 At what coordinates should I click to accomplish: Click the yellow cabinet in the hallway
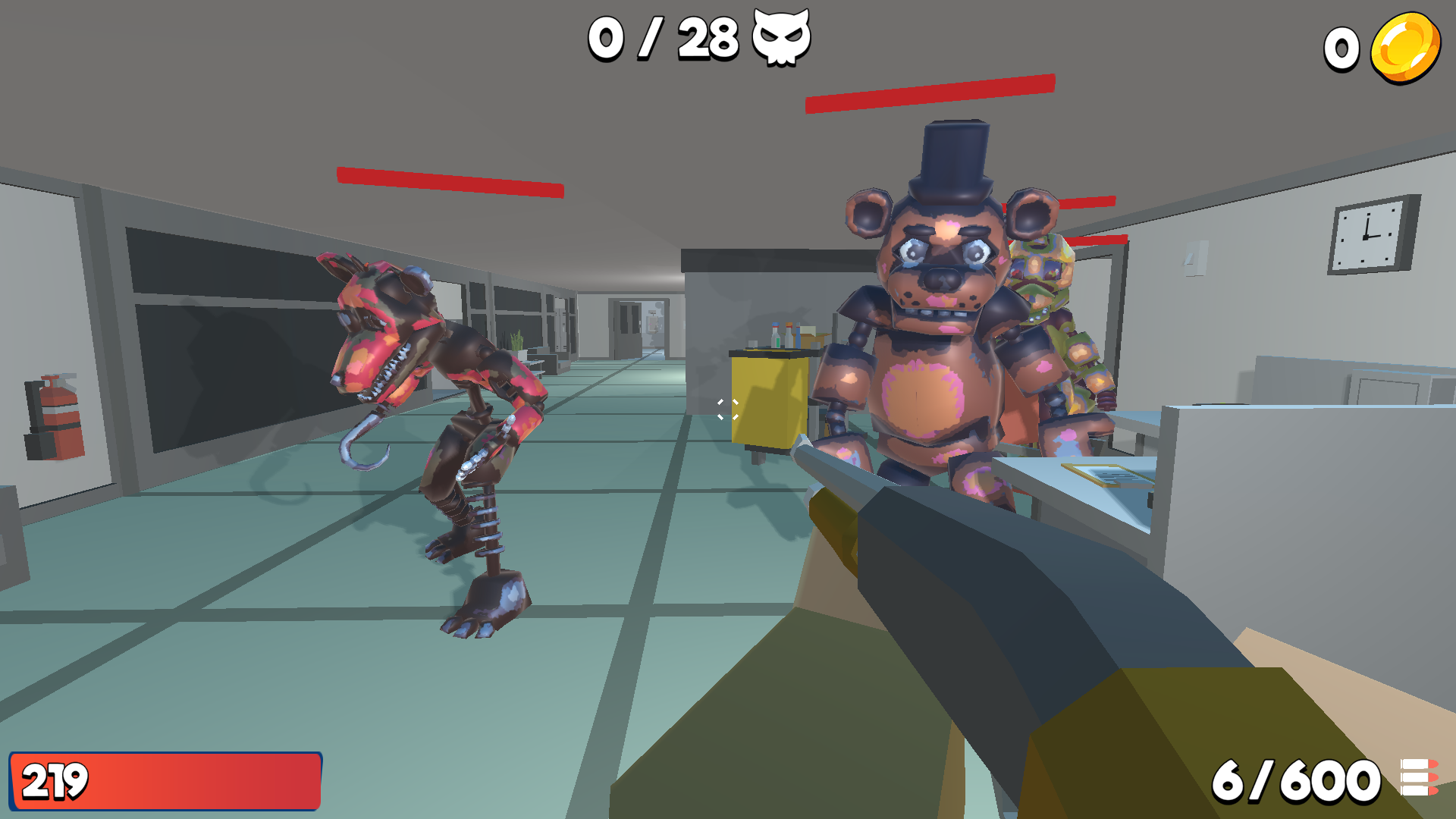pos(767,402)
